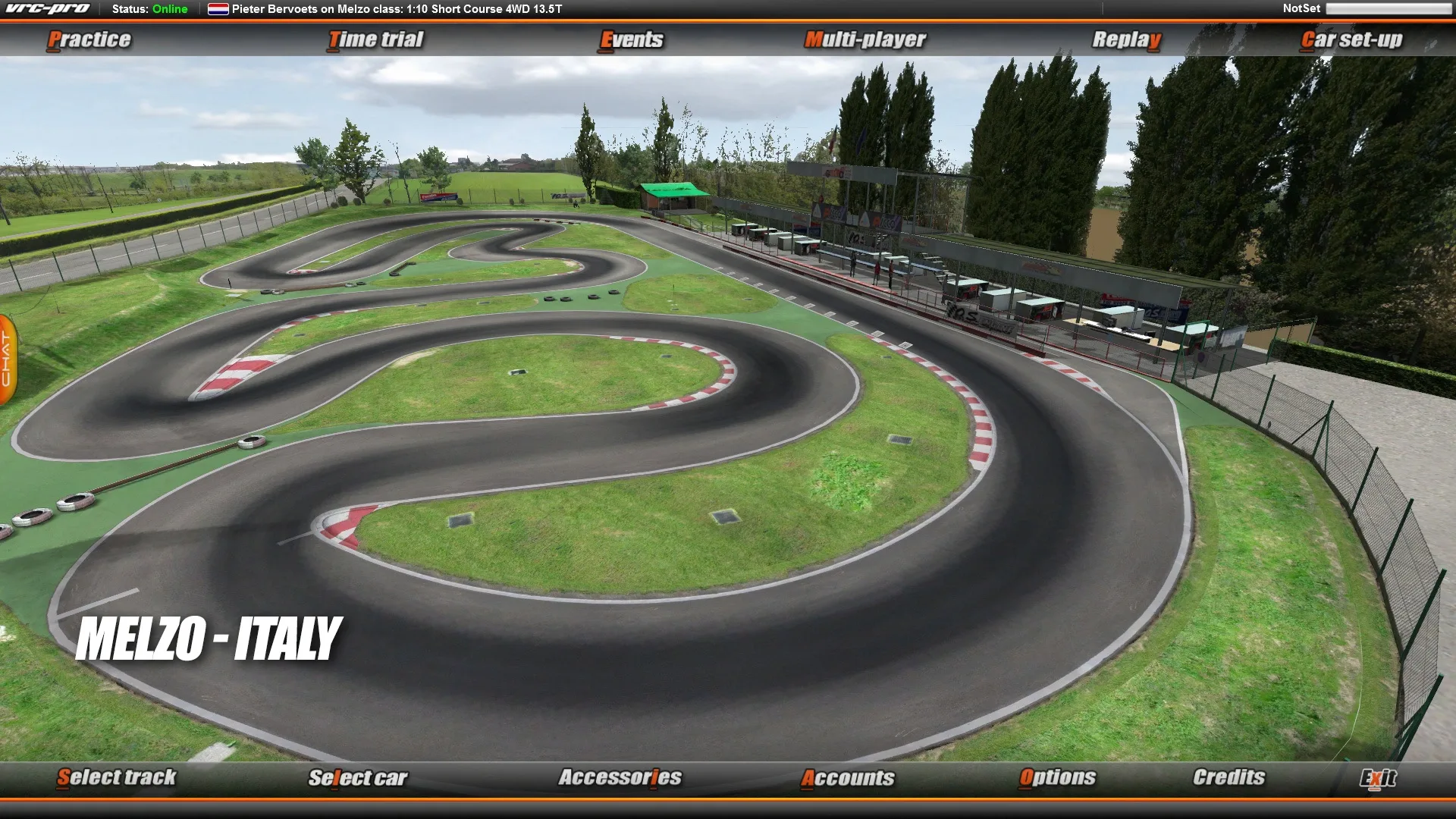Open Select track screen

point(118,777)
